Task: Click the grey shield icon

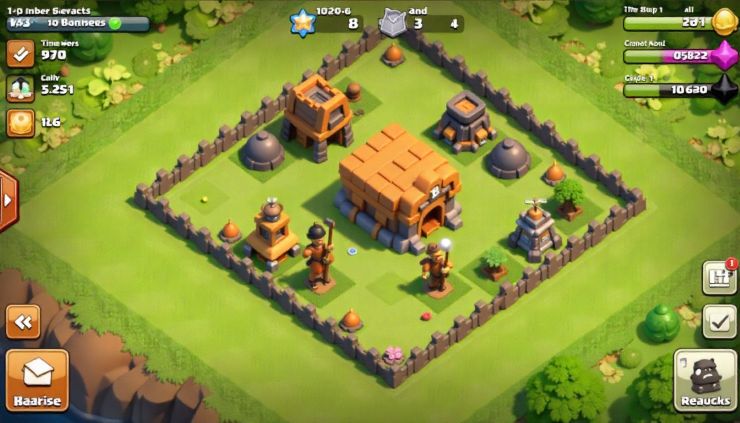Action: click(x=392, y=22)
